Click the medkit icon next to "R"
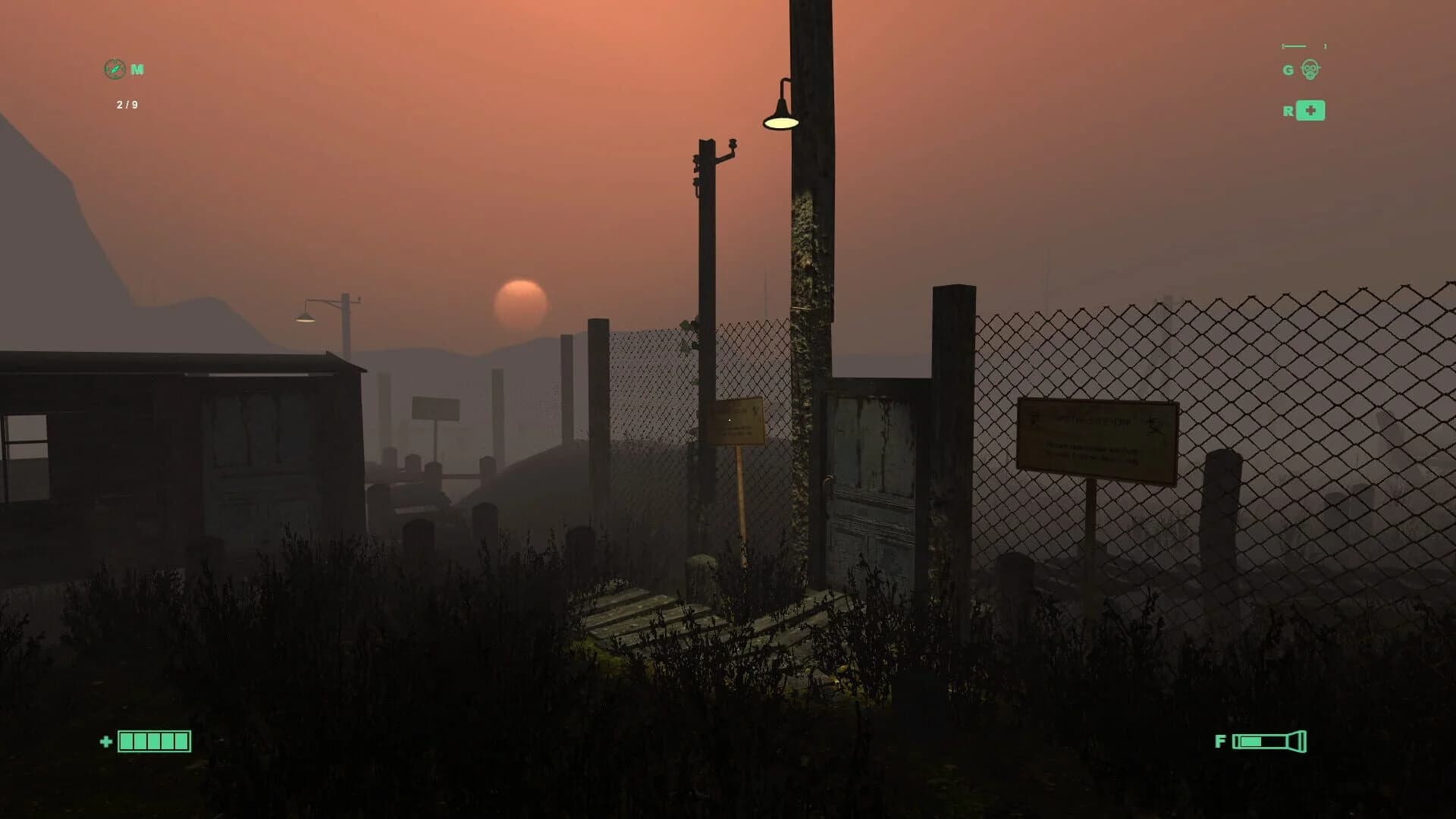This screenshot has width=1456, height=819. 1310,111
